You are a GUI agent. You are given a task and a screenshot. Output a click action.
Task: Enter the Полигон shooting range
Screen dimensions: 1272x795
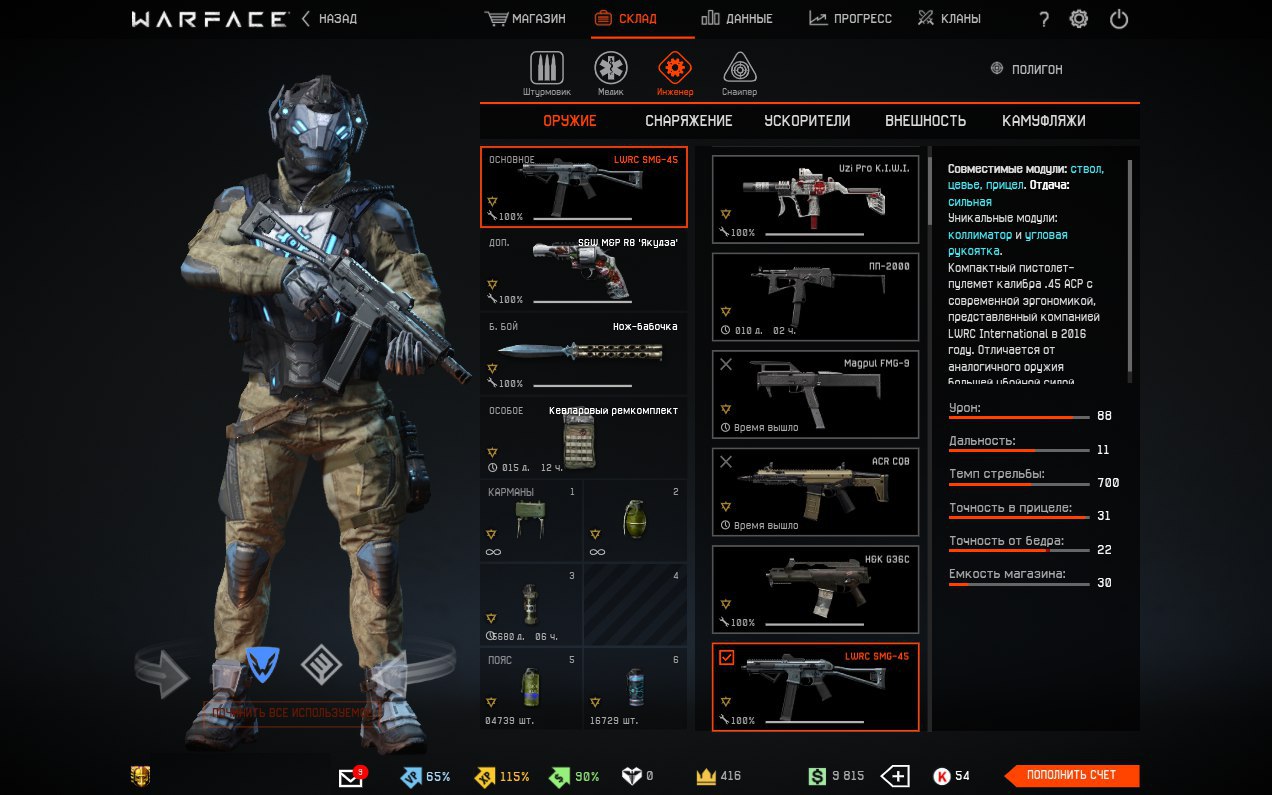1026,69
